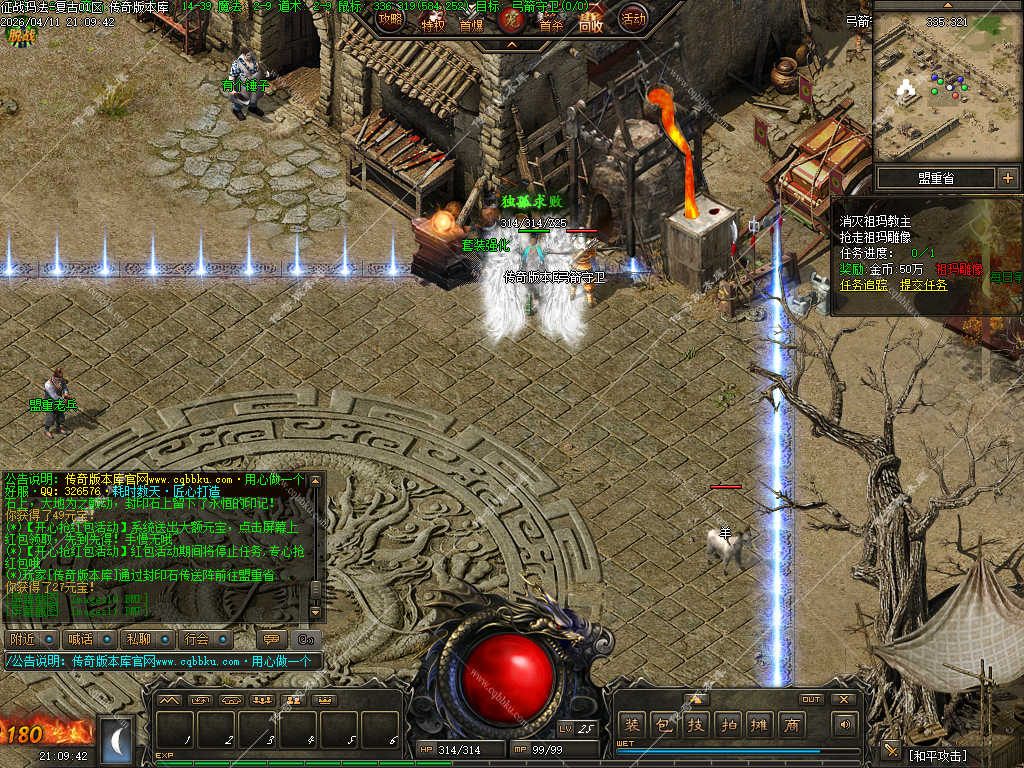Open the 商 shop button
1024x768 pixels.
click(x=791, y=725)
